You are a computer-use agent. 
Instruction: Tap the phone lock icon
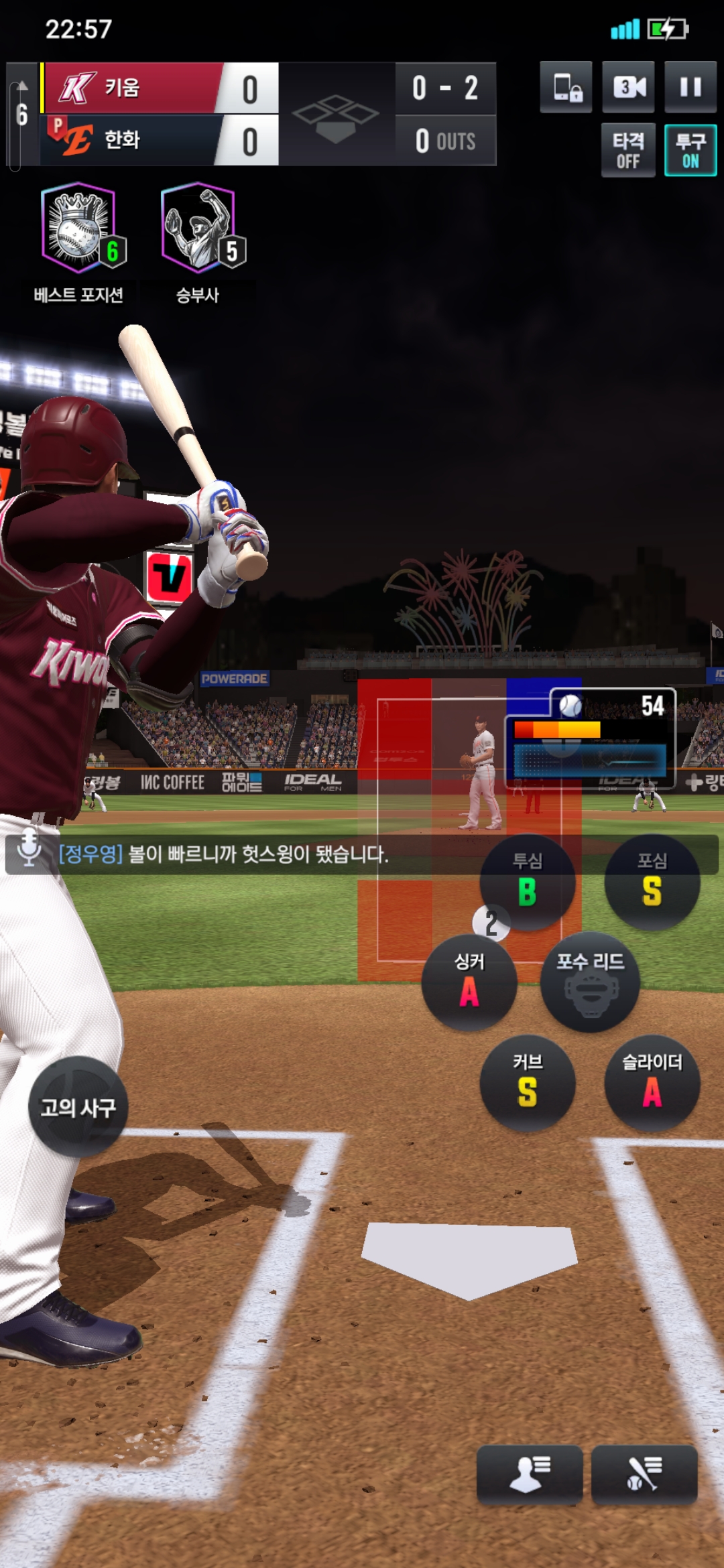[x=566, y=87]
